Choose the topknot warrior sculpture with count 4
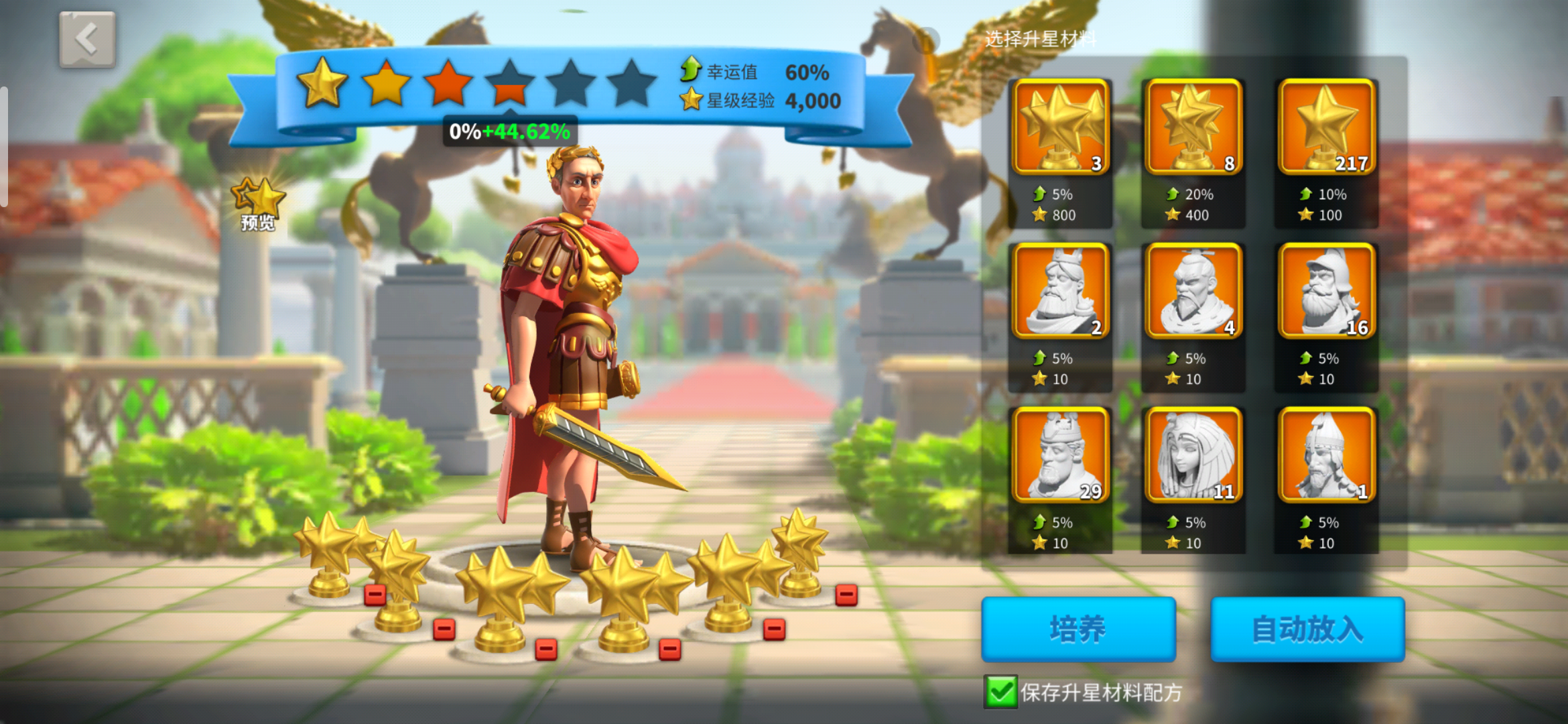The height and width of the screenshot is (724, 1568). pos(1193,291)
